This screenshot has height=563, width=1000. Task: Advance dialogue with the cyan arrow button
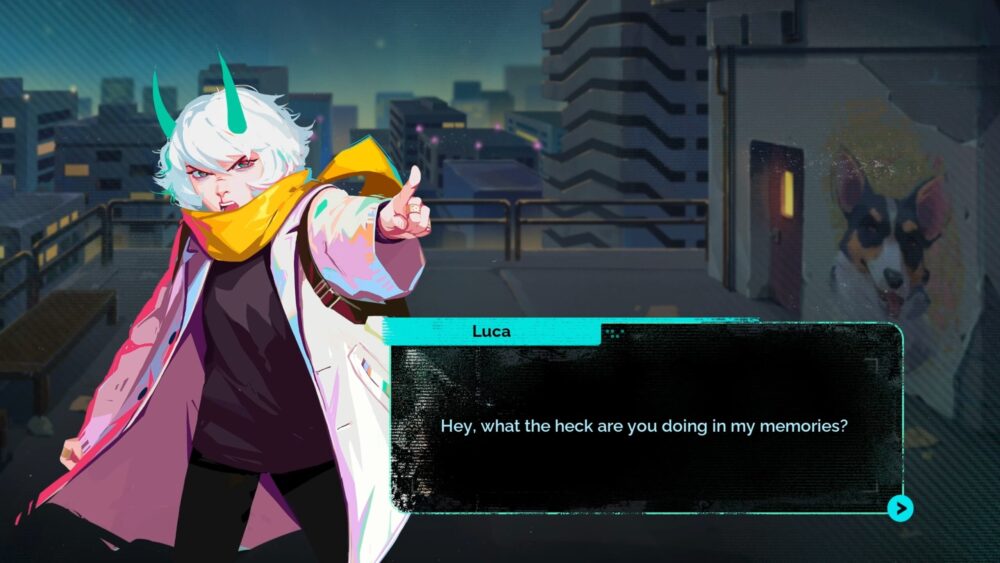coord(900,509)
